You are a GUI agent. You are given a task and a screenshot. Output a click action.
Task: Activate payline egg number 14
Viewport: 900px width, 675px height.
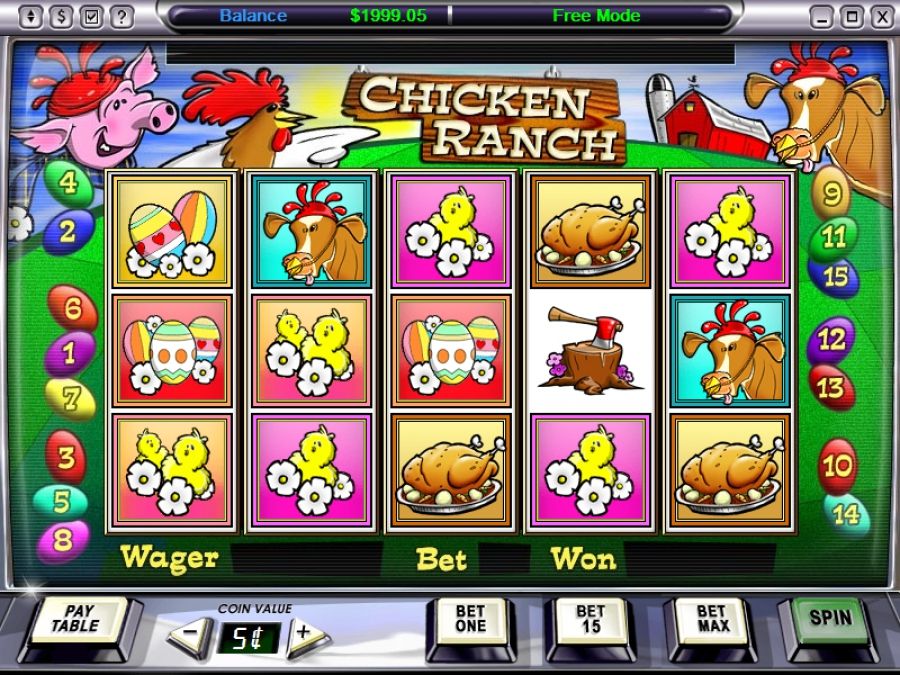847,514
